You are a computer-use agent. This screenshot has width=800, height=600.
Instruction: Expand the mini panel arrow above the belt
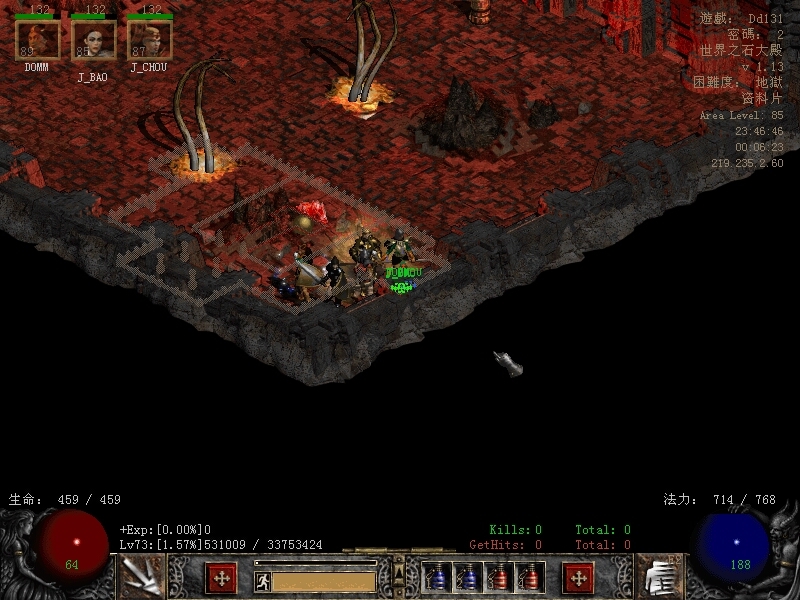[x=399, y=572]
